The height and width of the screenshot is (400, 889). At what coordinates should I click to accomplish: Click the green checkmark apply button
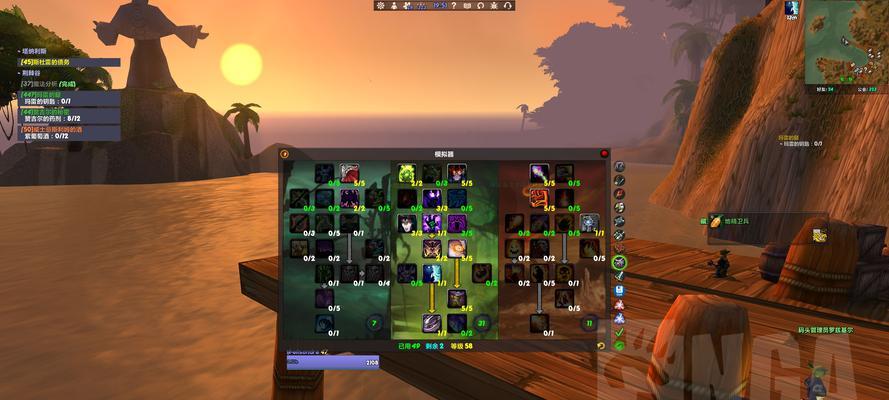[x=620, y=332]
